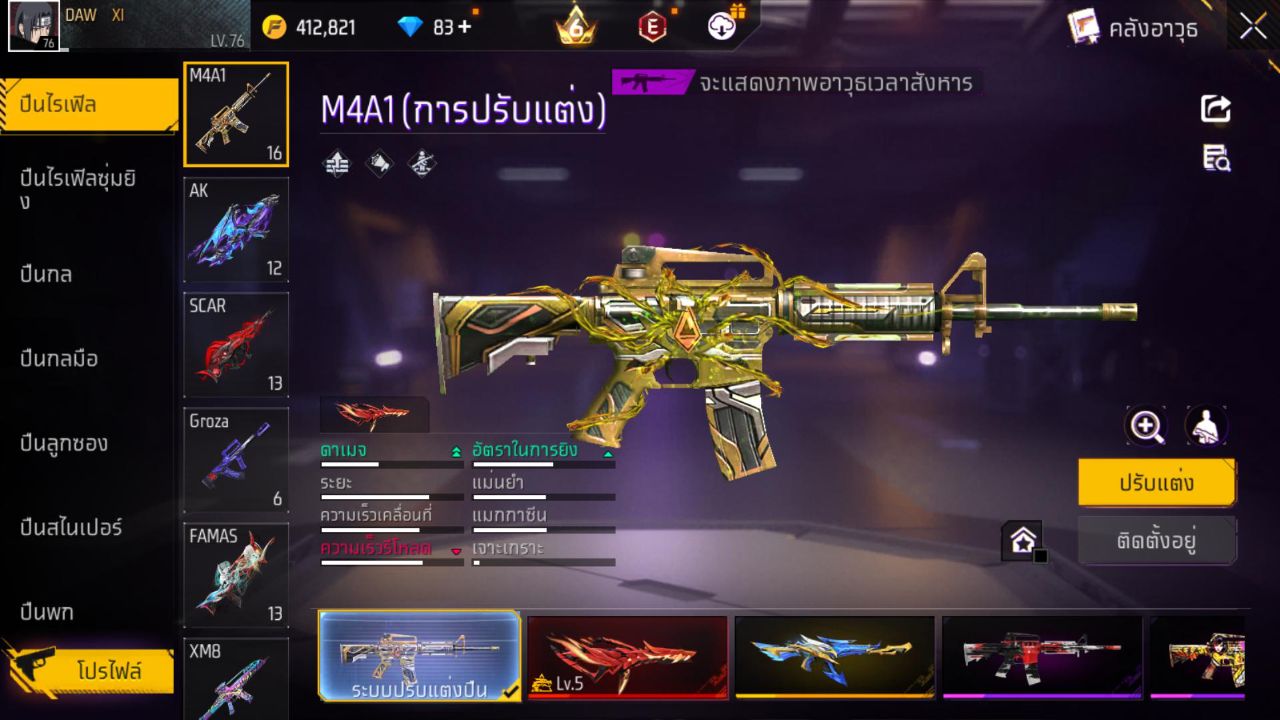
Task: Open the home workshop icon near the weapon
Action: [x=1022, y=541]
